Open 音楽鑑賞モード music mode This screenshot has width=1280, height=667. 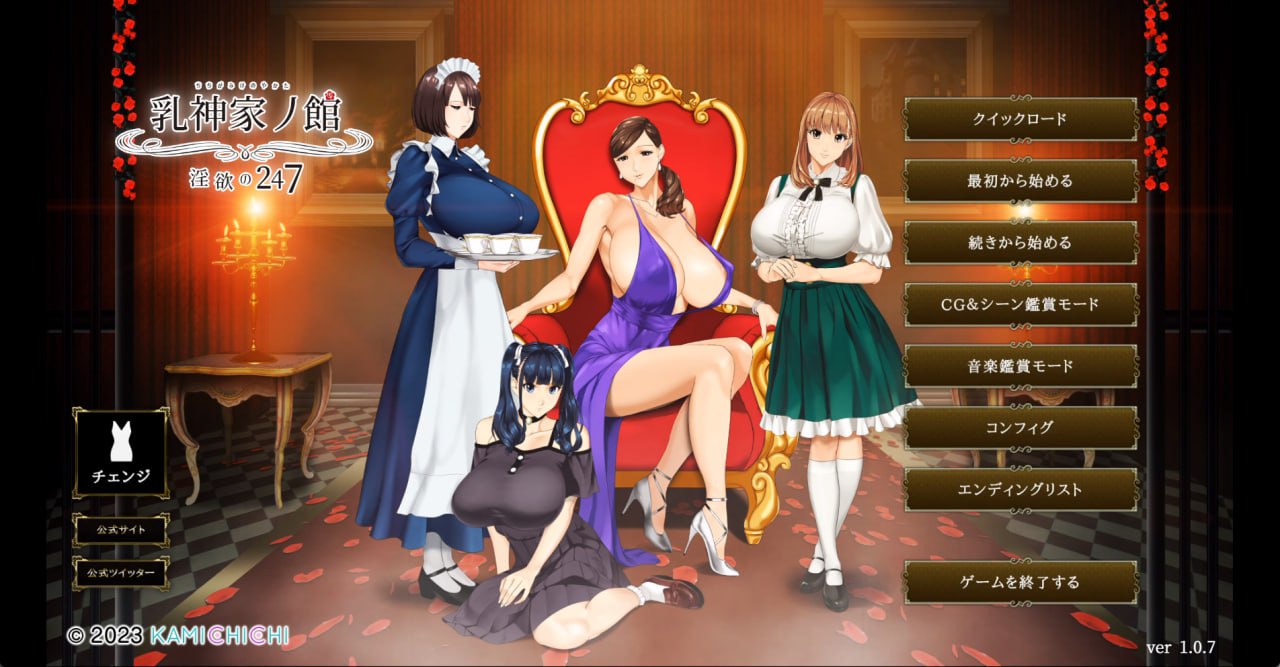pyautogui.click(x=1020, y=366)
